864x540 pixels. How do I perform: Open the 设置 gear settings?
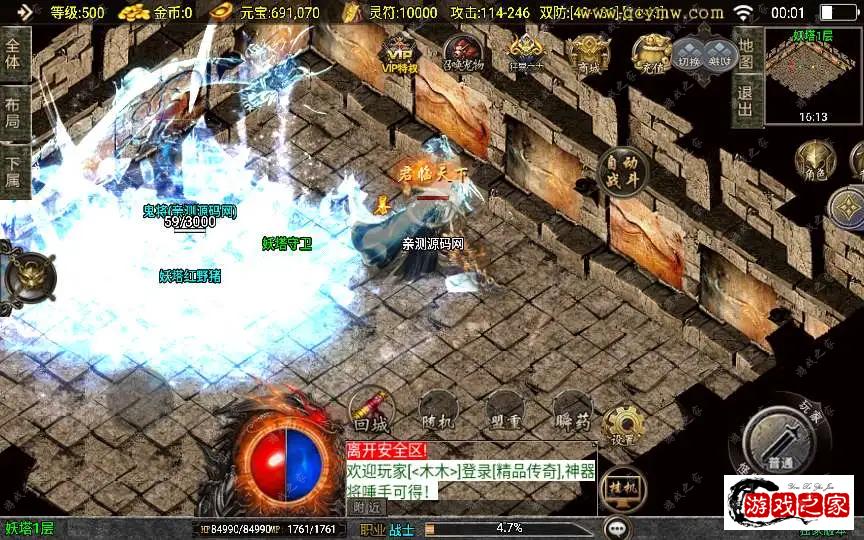[623, 426]
